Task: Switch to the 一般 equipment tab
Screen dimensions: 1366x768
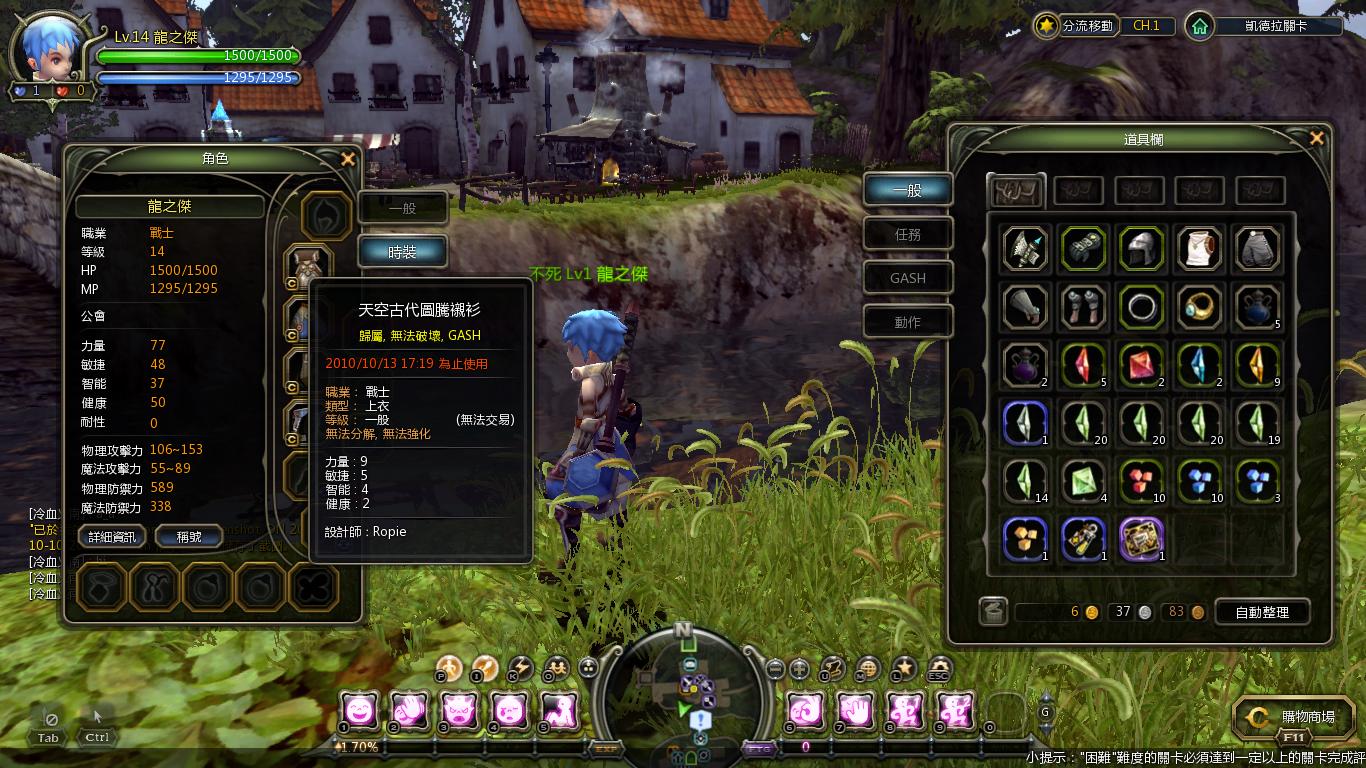Action: click(402, 208)
